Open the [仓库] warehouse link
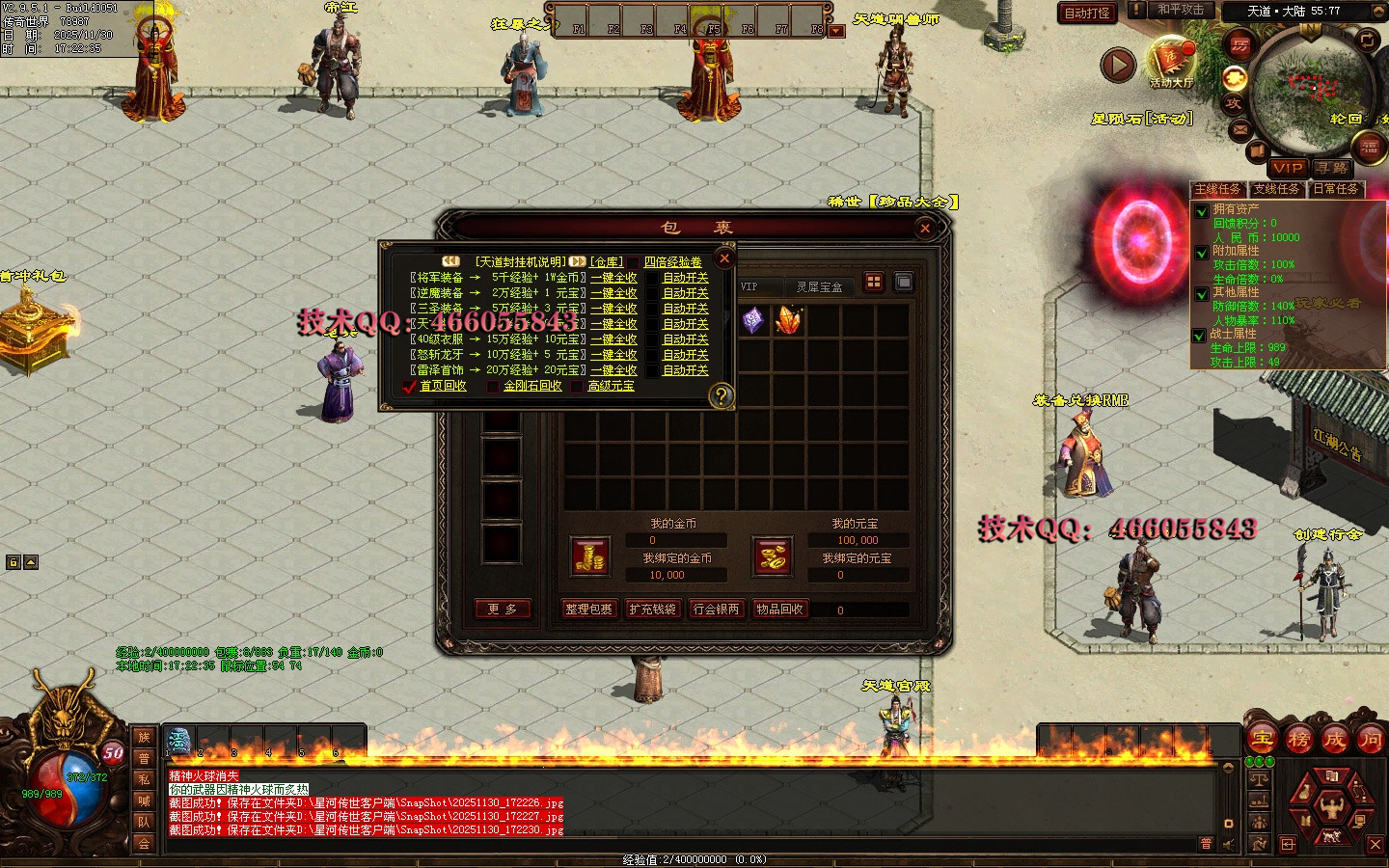1389x868 pixels. click(x=607, y=261)
